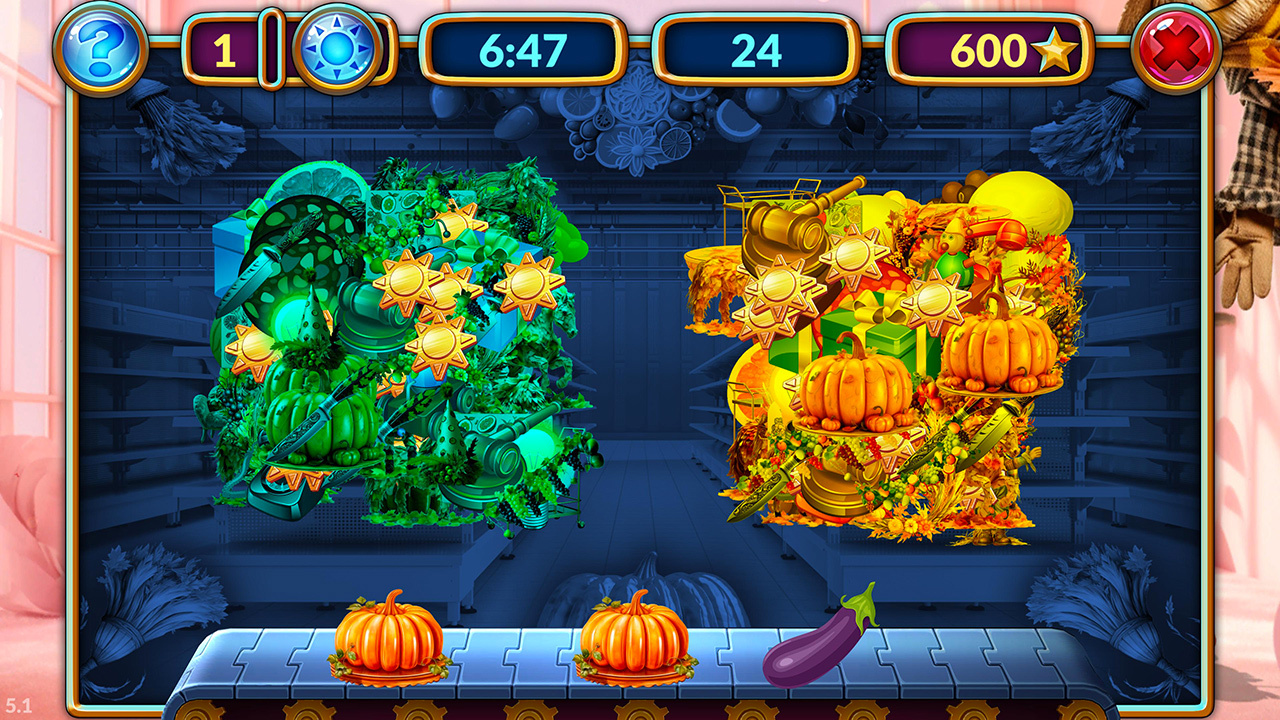Activate the blue sun hint button
Screen dimensions: 1280x720
click(x=338, y=49)
